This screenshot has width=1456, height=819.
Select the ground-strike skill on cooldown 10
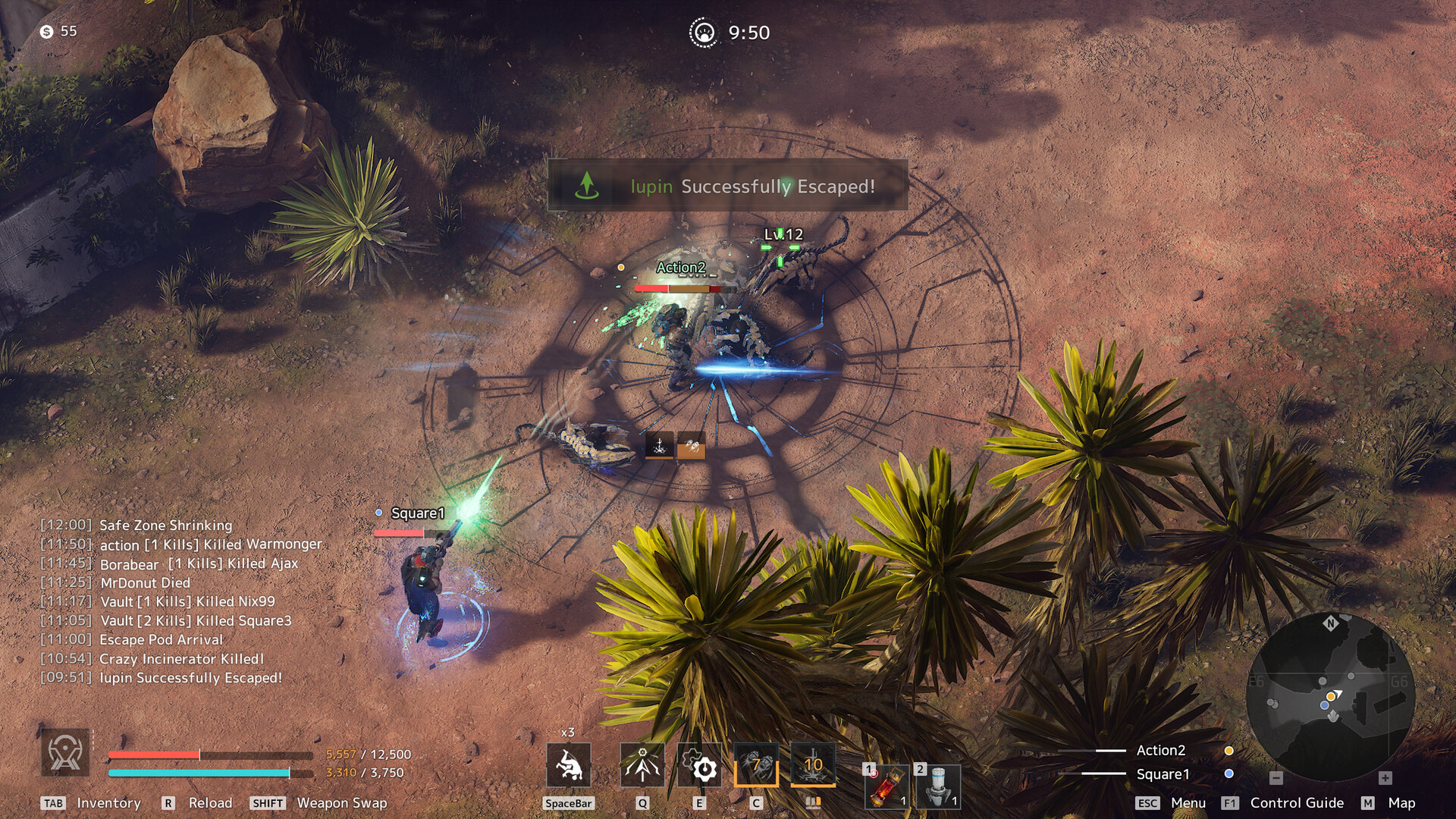(813, 764)
